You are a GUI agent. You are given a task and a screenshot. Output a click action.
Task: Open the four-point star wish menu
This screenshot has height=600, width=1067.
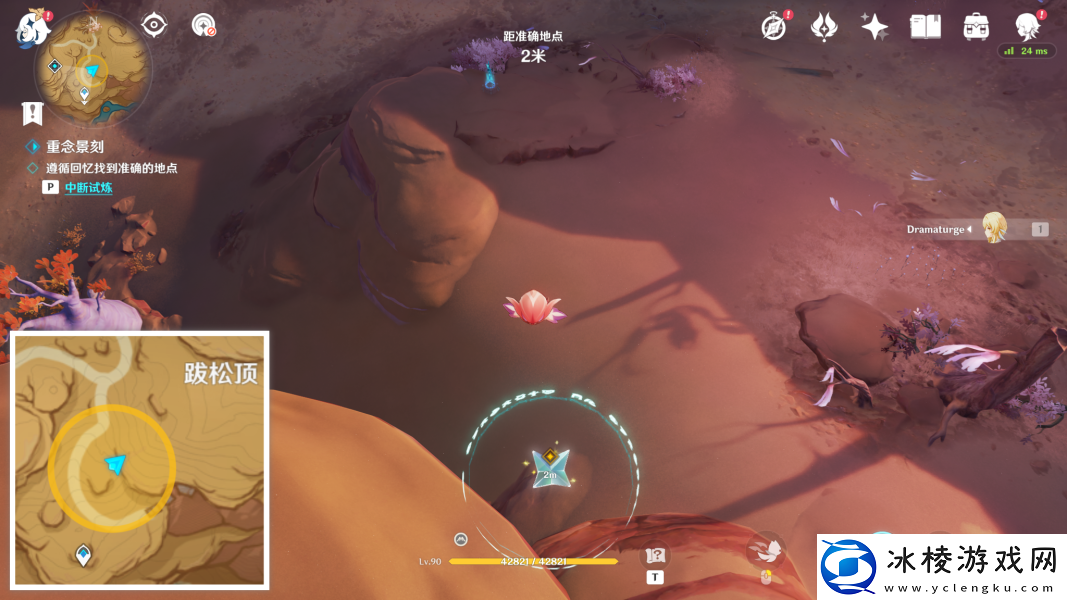coord(874,27)
